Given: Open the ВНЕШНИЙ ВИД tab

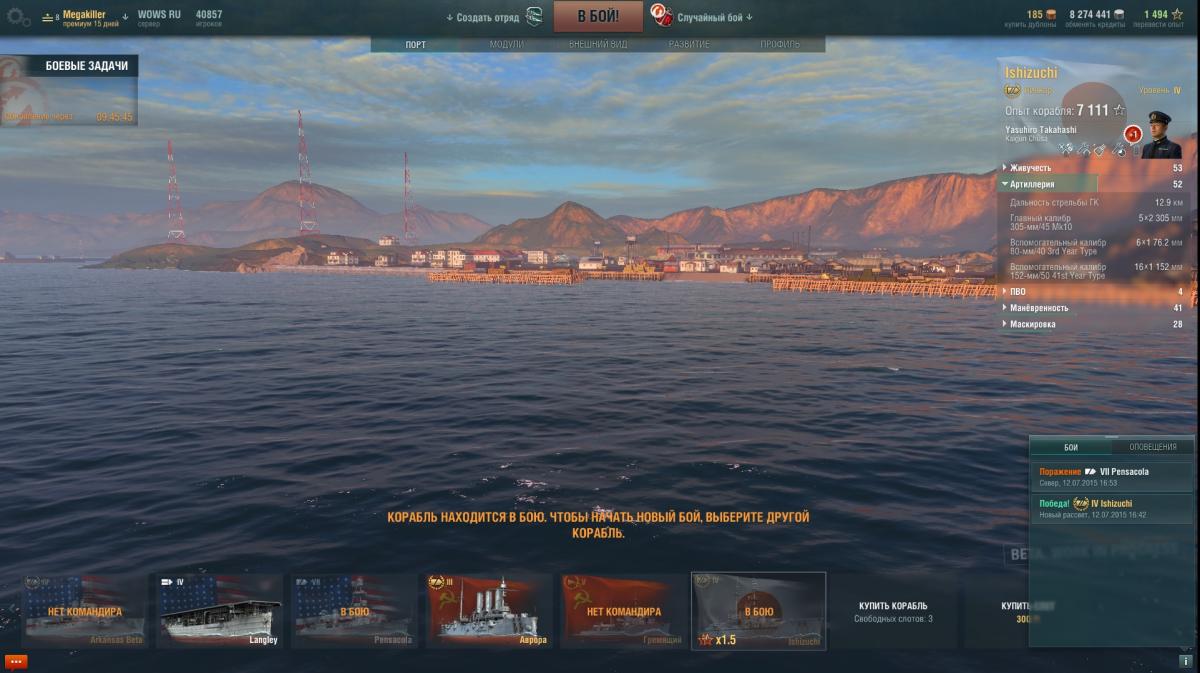Looking at the screenshot, I should coord(597,44).
